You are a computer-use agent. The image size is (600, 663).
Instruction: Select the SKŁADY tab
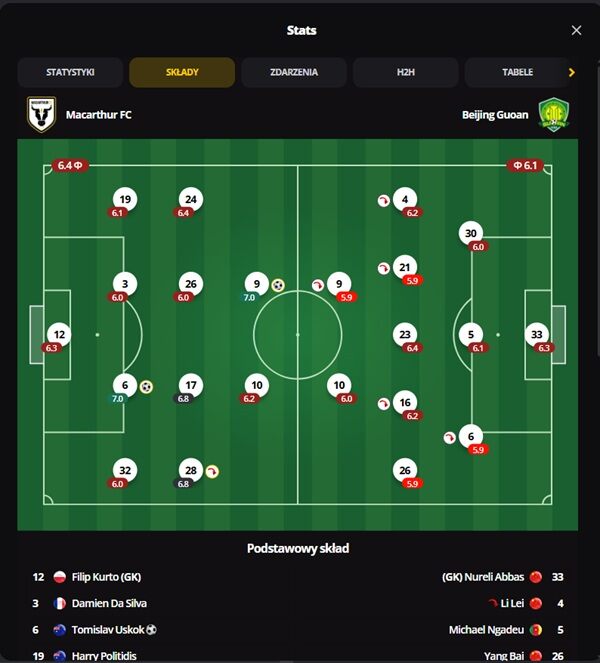click(182, 72)
